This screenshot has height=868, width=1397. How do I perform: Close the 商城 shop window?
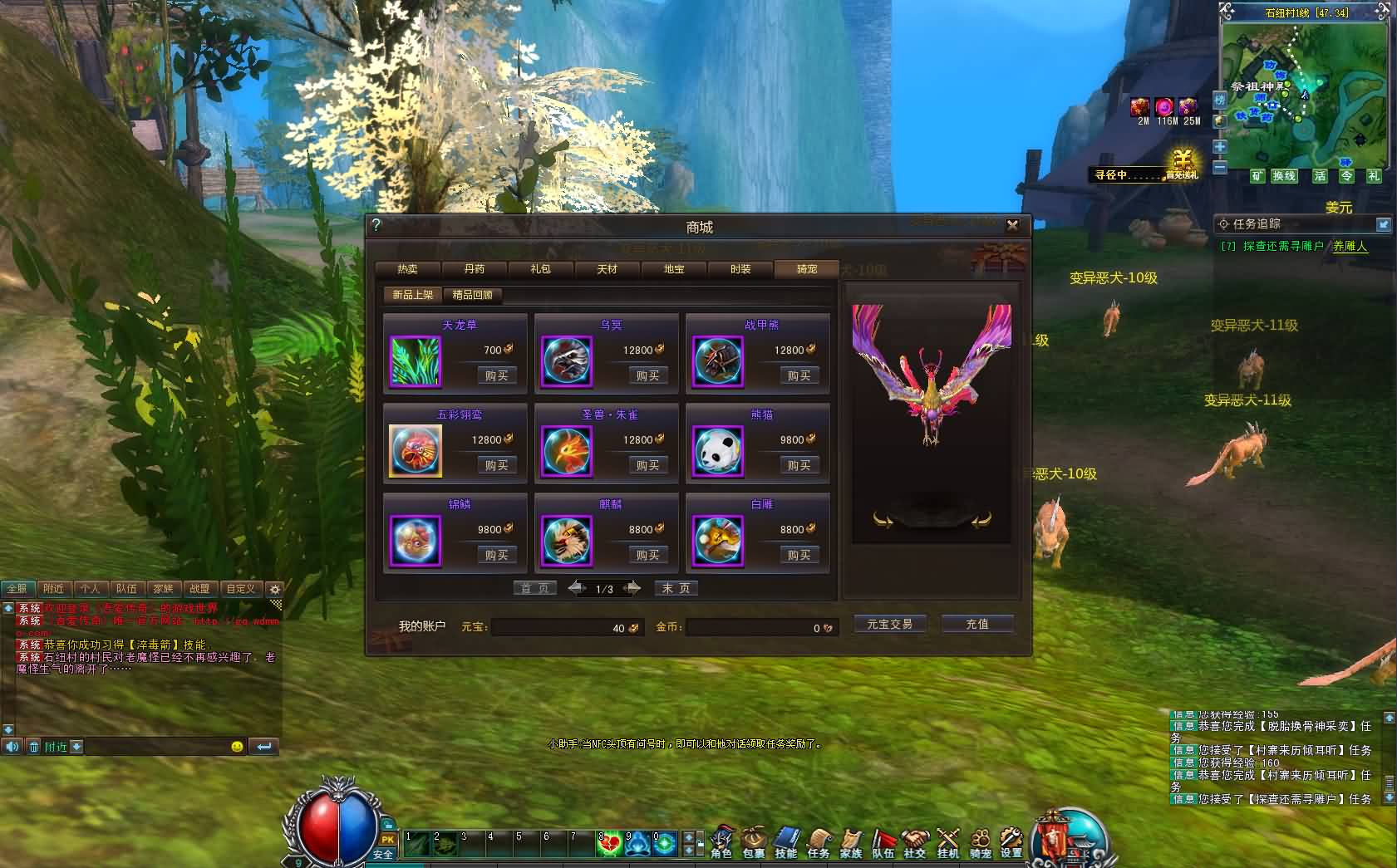1012,225
